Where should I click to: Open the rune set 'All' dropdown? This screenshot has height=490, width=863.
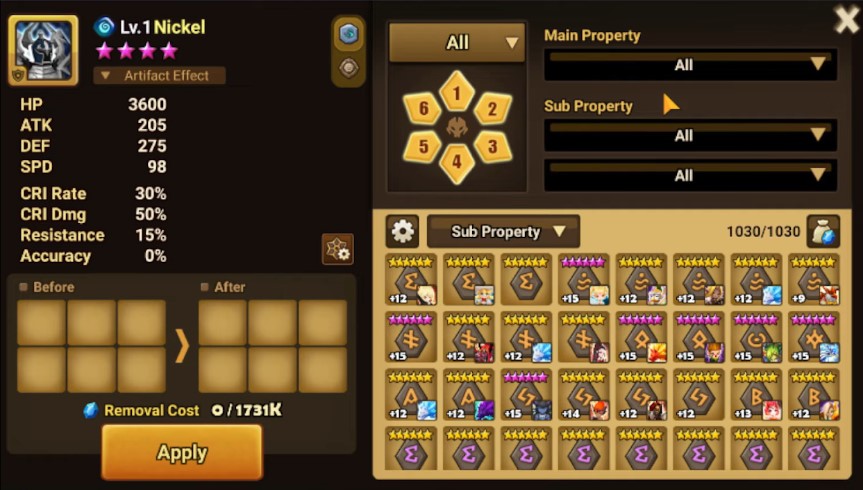[x=457, y=43]
